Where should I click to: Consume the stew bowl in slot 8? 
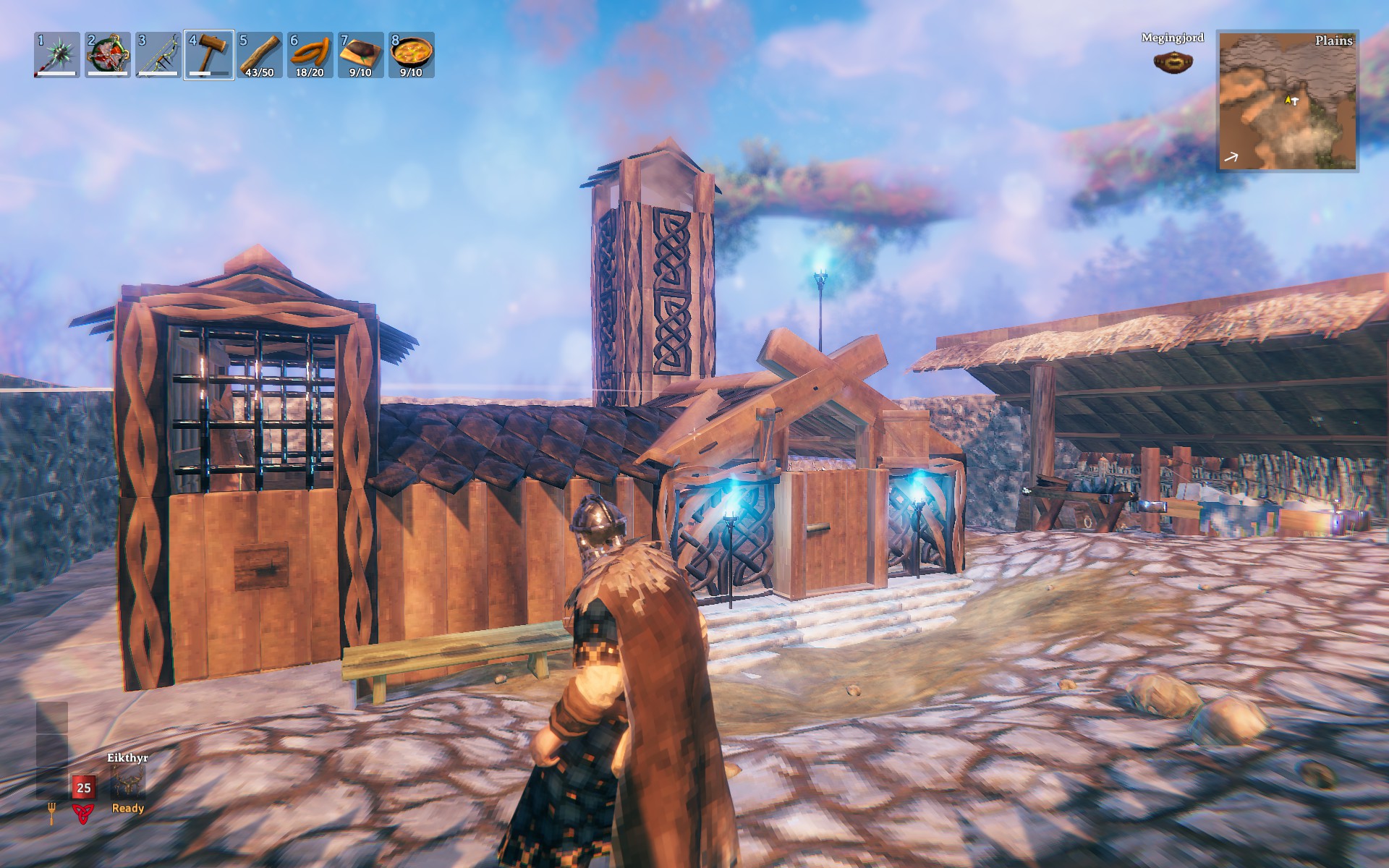click(x=412, y=55)
